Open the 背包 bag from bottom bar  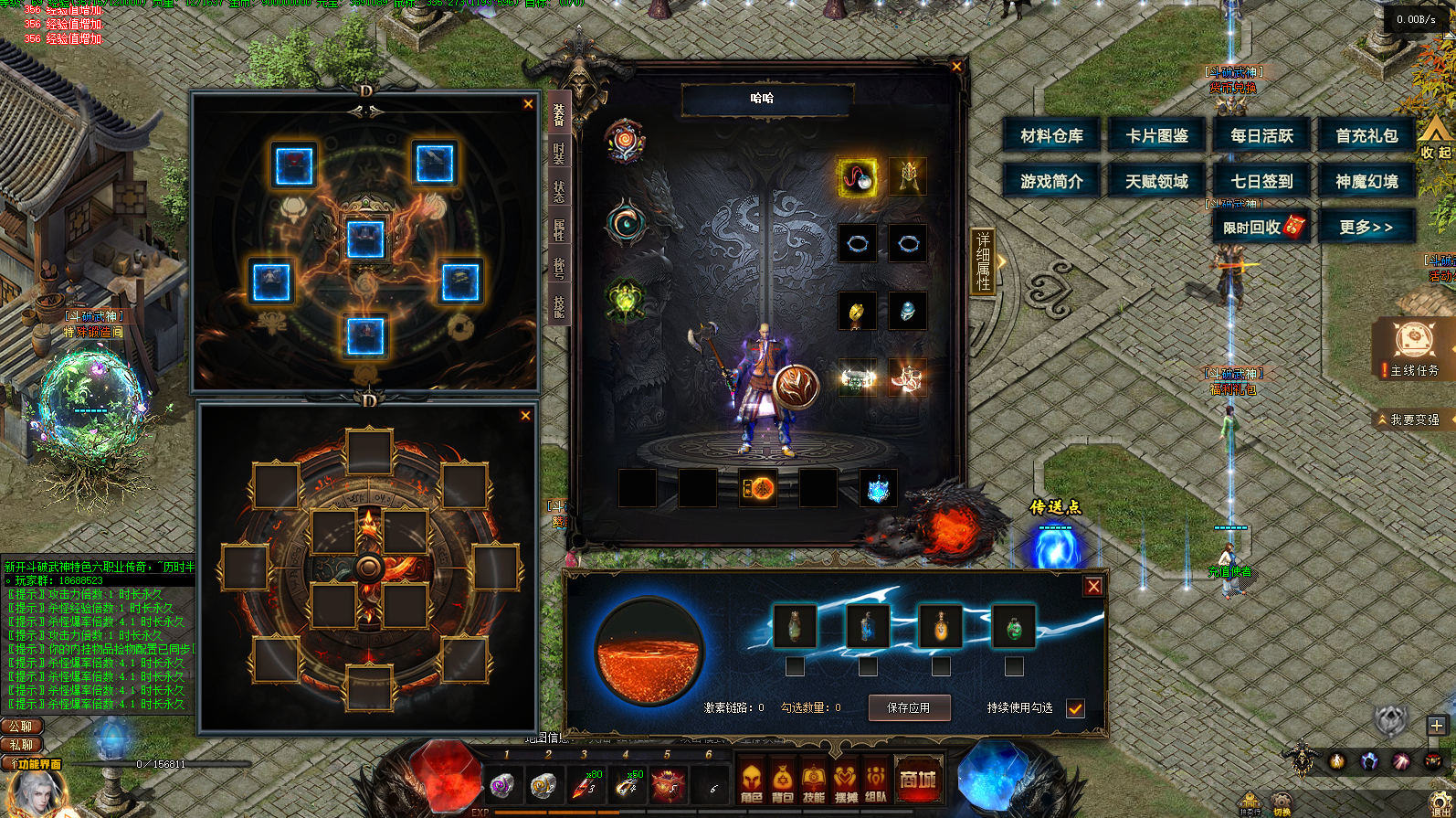783,781
